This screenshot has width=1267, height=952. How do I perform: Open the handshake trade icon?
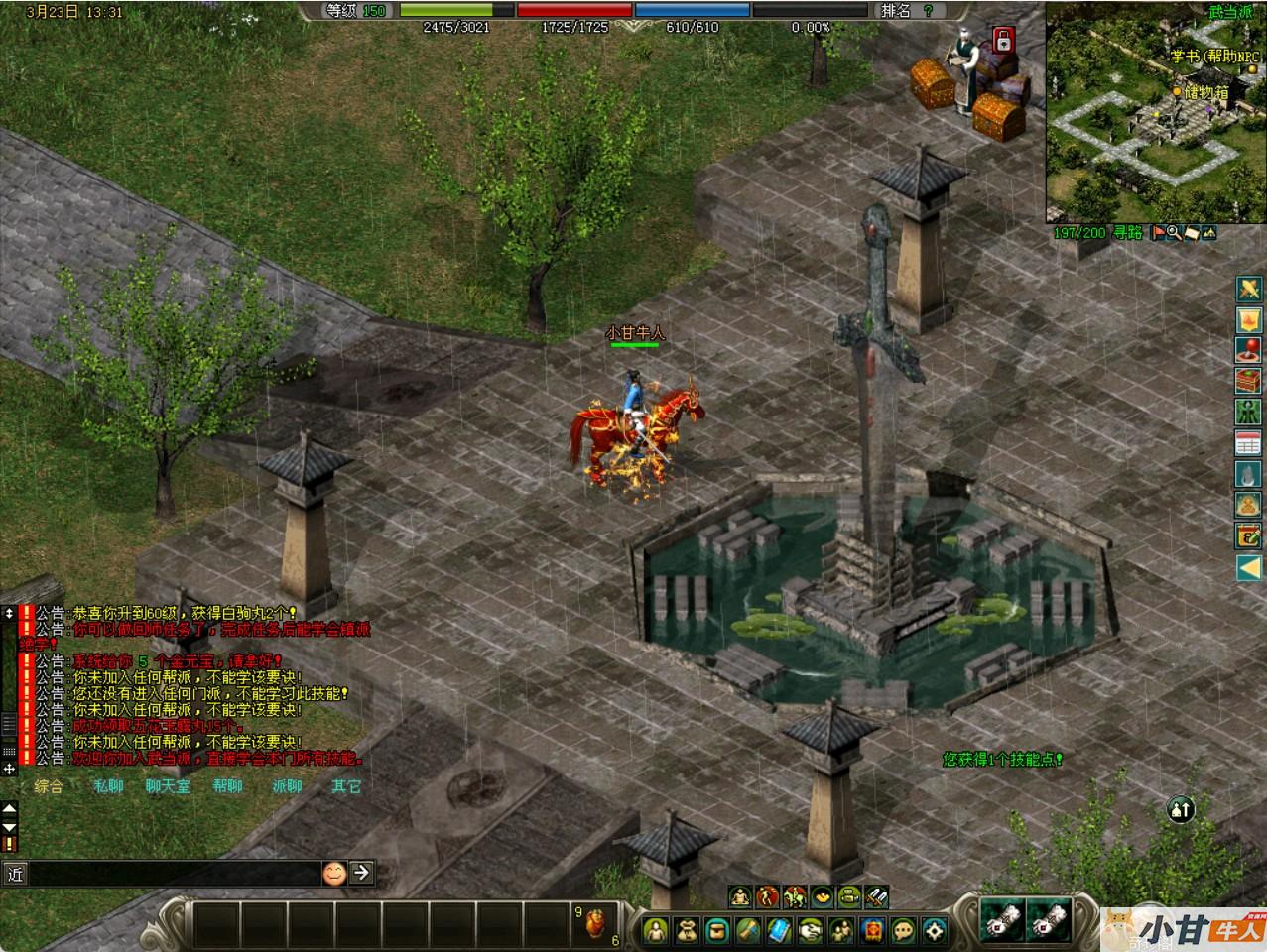pos(810,931)
